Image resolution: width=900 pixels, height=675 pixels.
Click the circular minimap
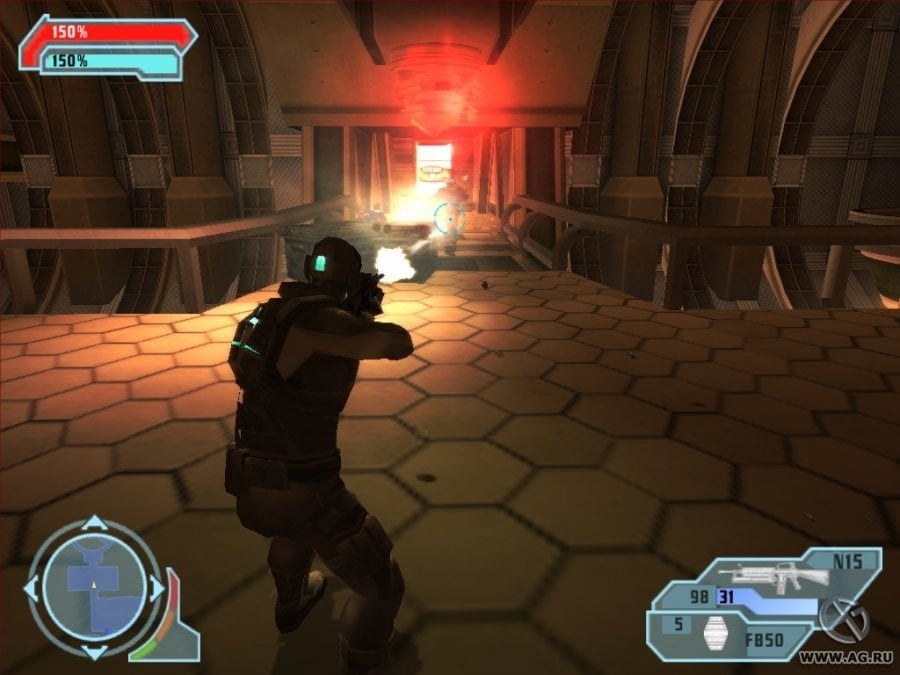tap(94, 589)
